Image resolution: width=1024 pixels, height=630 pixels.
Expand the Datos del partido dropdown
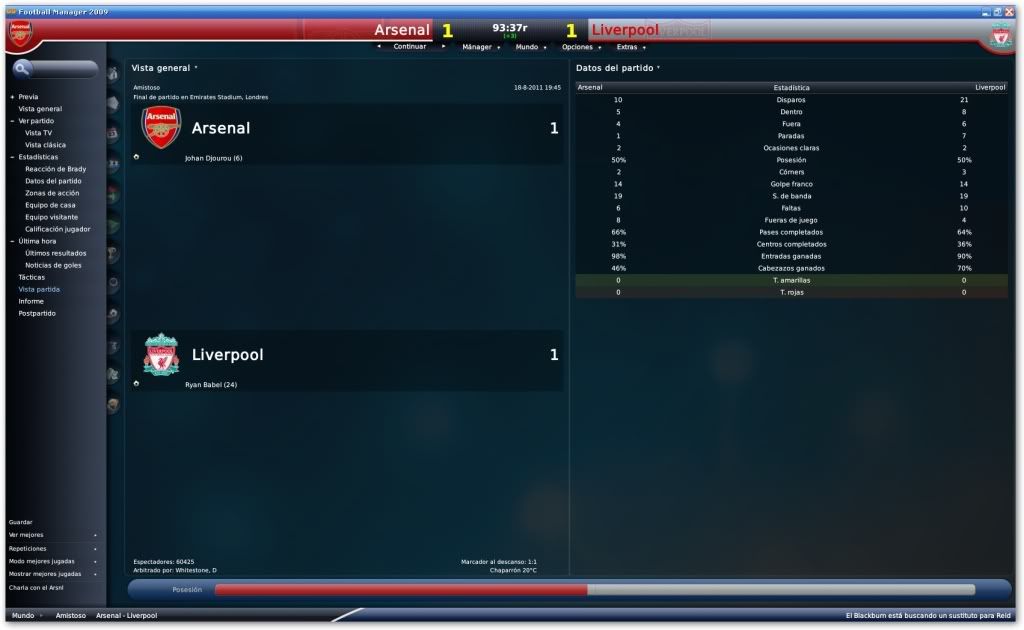[x=618, y=68]
